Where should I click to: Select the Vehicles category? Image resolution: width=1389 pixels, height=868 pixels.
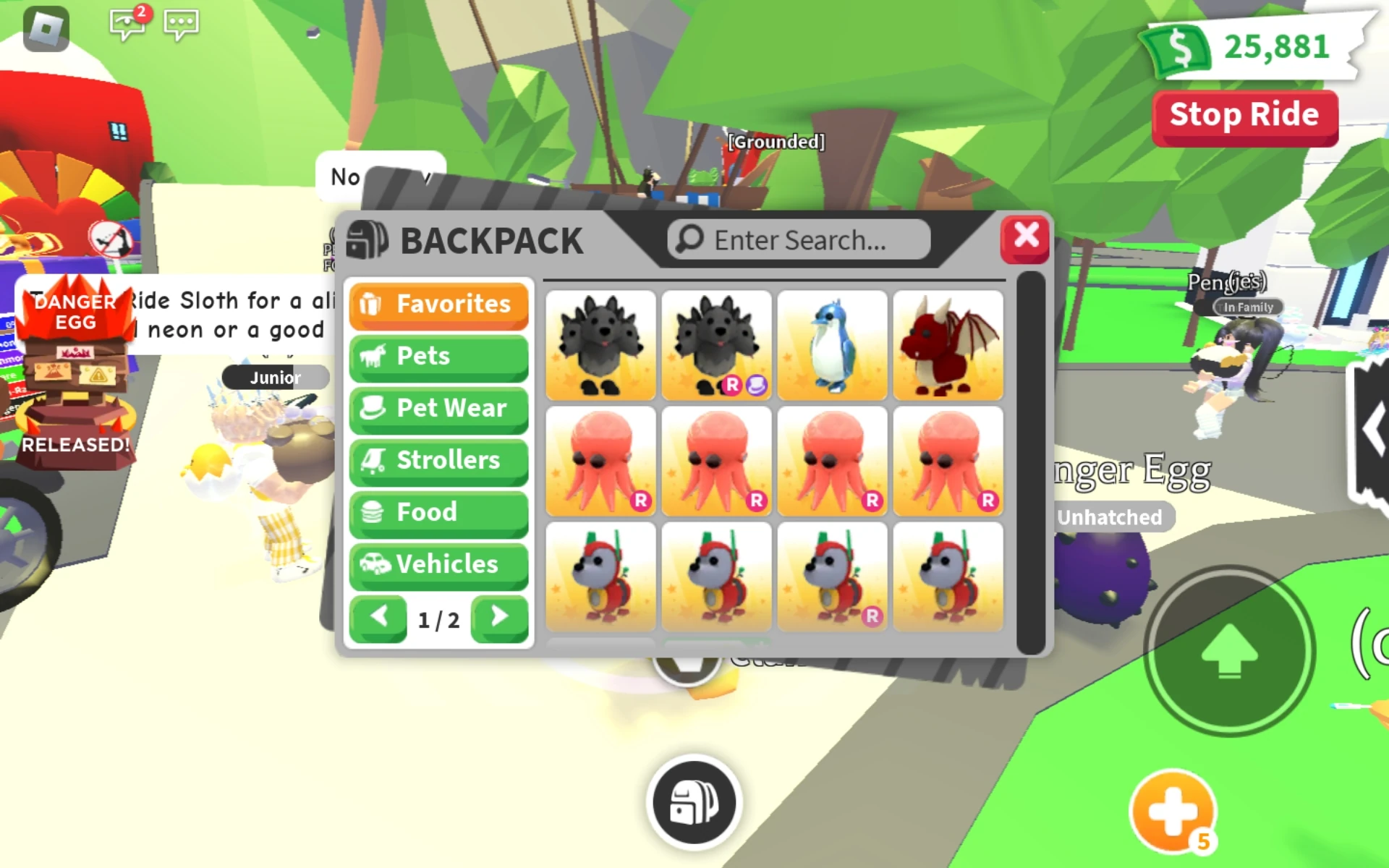click(438, 565)
